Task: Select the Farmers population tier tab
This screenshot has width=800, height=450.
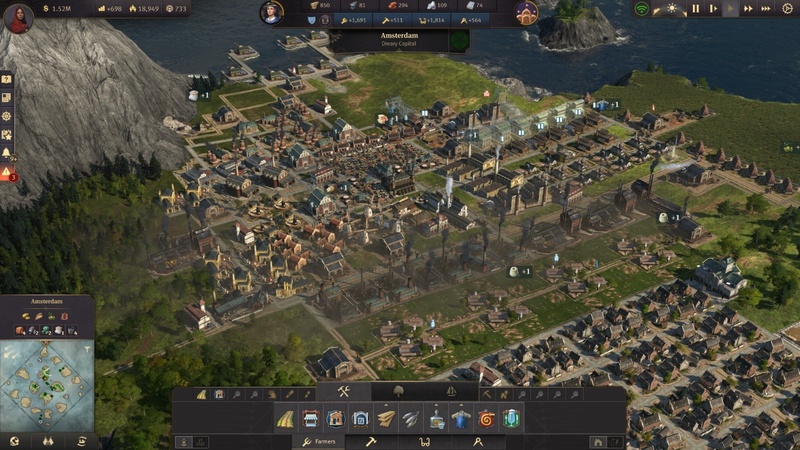Action: click(319, 441)
